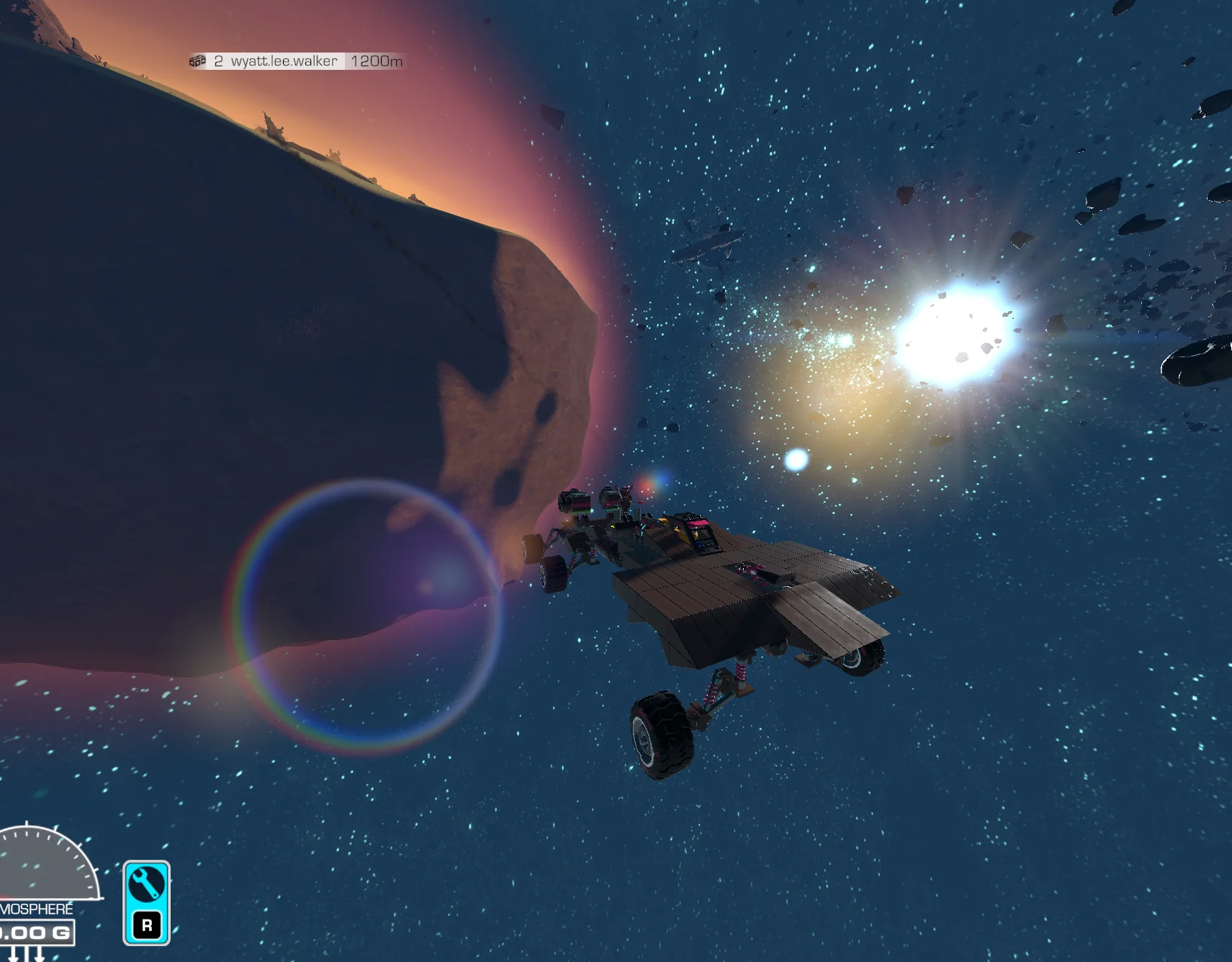Click the blue wrench repair icon
Image resolution: width=1232 pixels, height=962 pixels.
146,885
